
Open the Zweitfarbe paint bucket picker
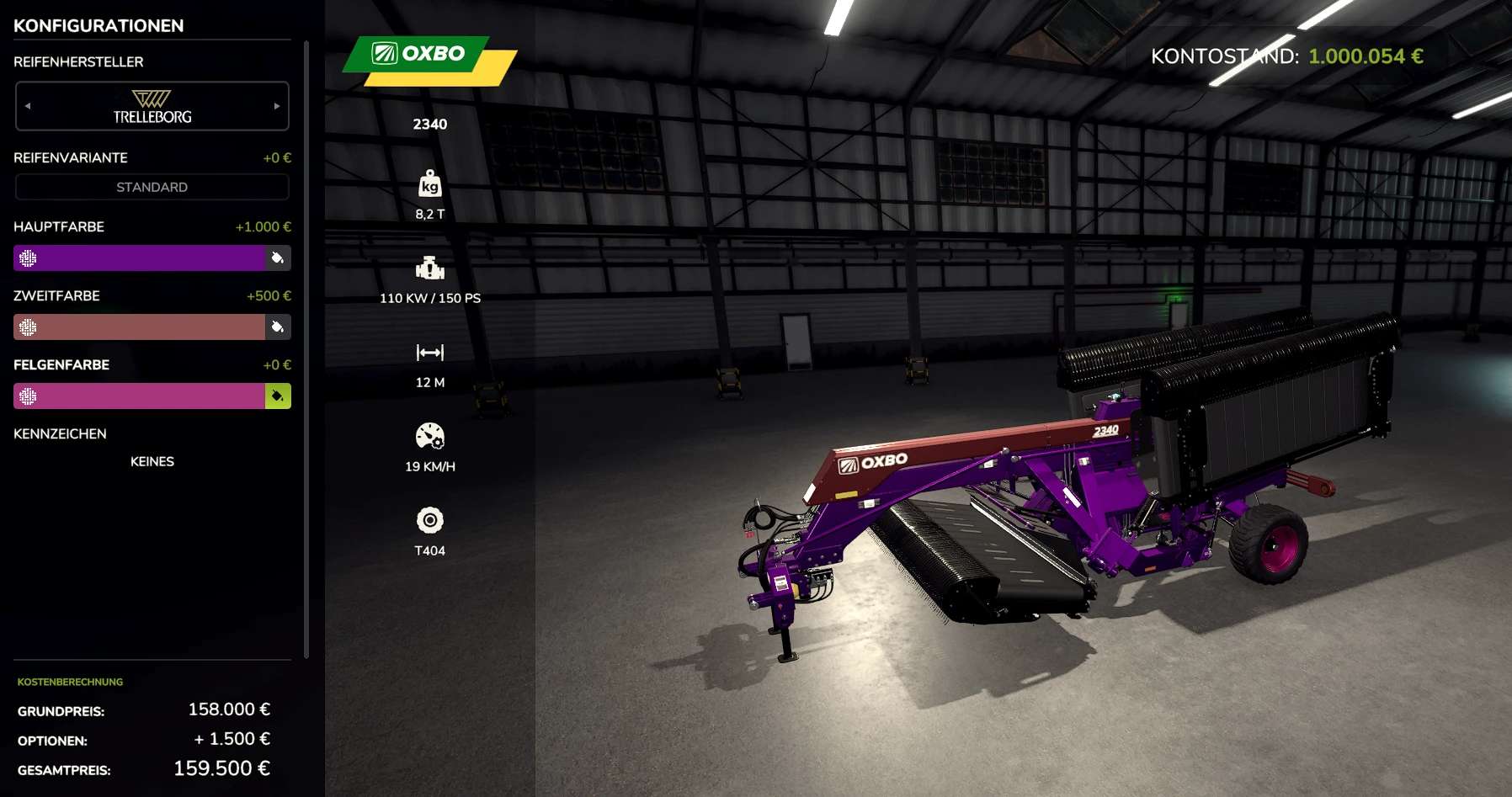point(278,327)
